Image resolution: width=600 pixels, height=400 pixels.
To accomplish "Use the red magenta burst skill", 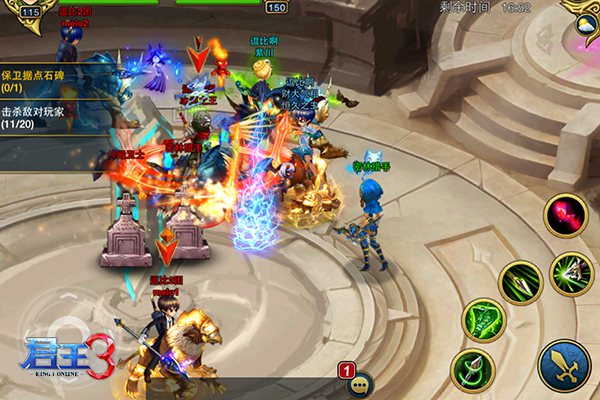I will (565, 215).
